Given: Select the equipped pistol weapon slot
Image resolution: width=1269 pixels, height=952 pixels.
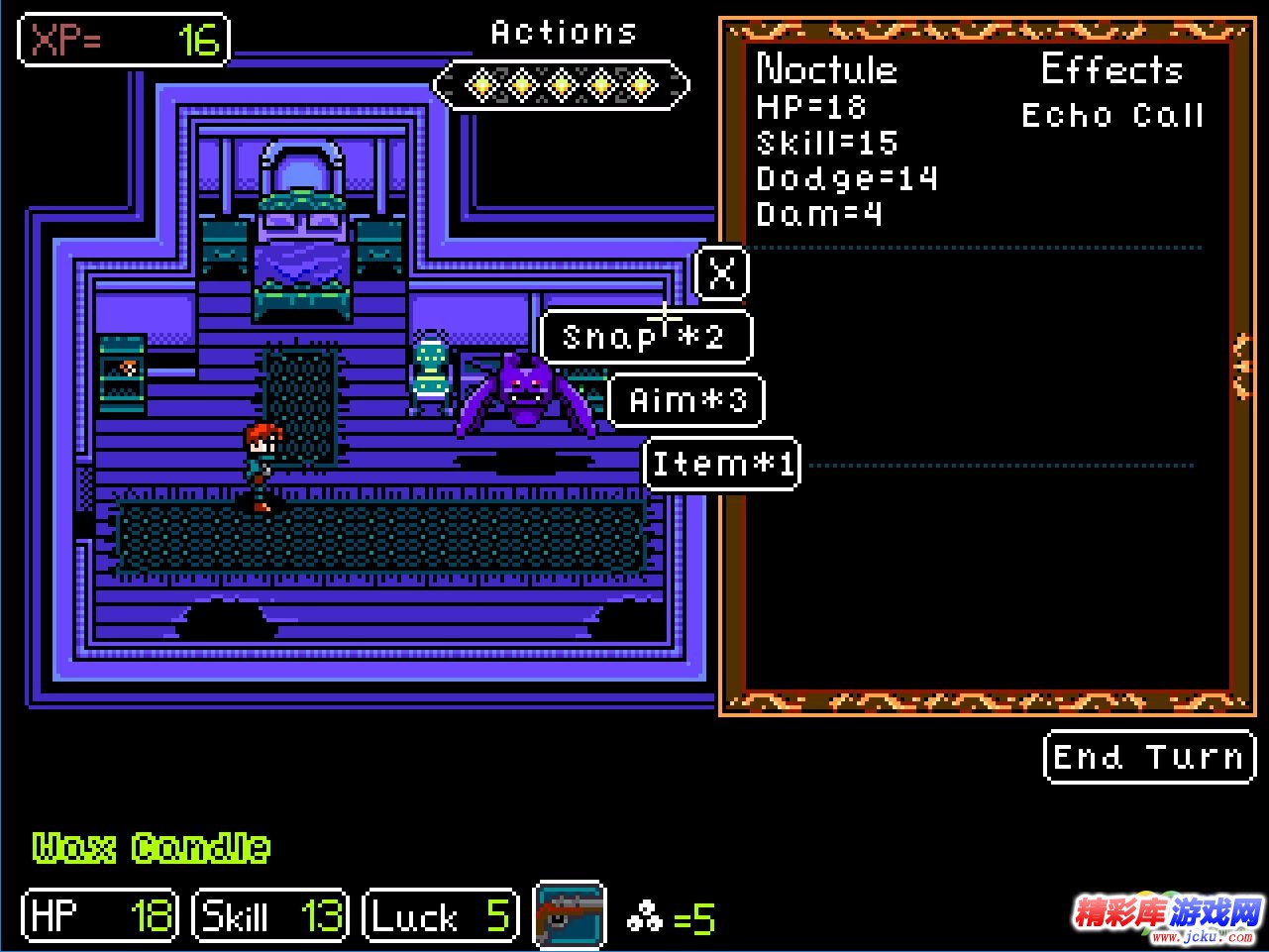Looking at the screenshot, I should 570,914.
